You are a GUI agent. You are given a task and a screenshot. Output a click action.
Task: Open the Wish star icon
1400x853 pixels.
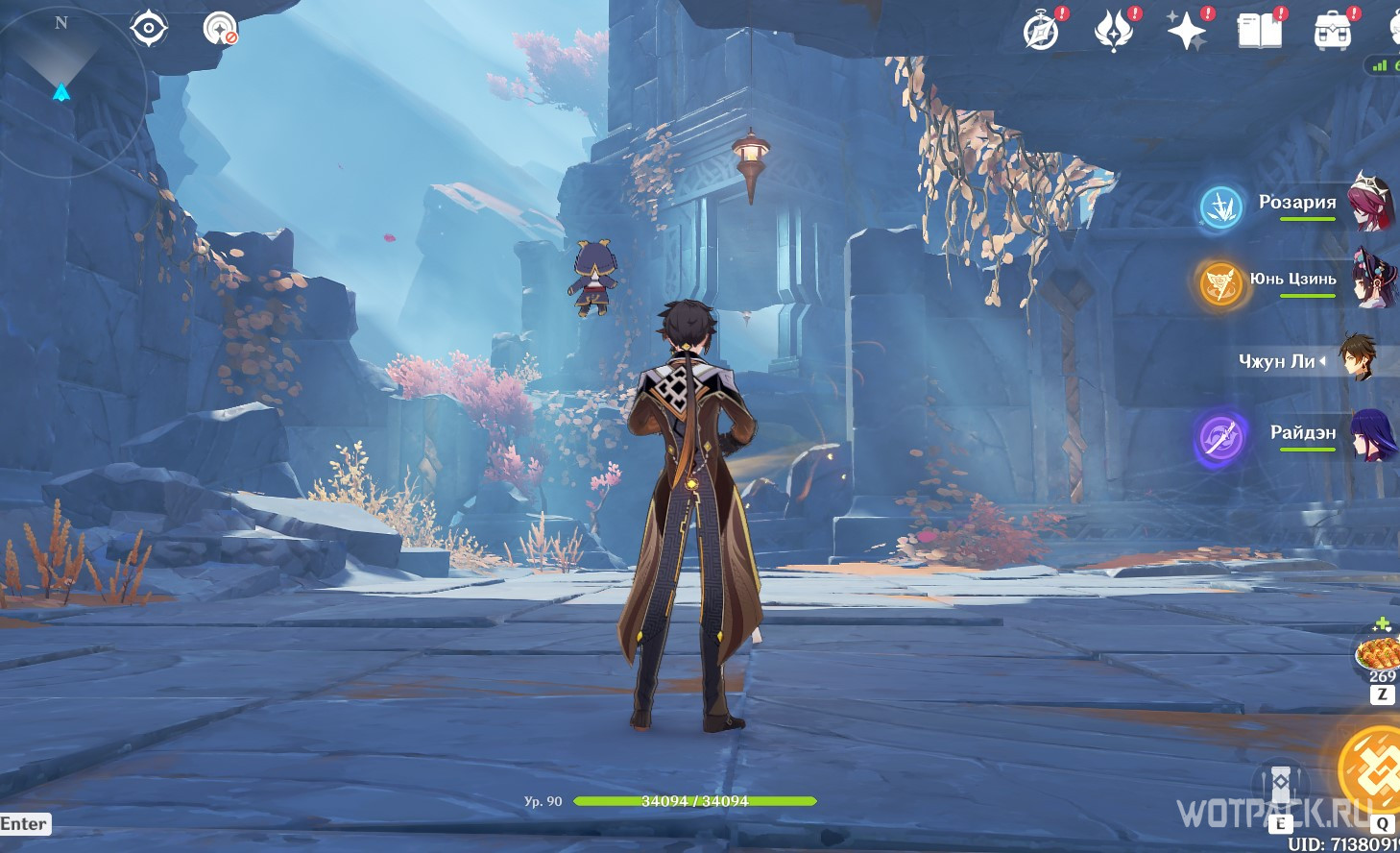[x=1186, y=32]
